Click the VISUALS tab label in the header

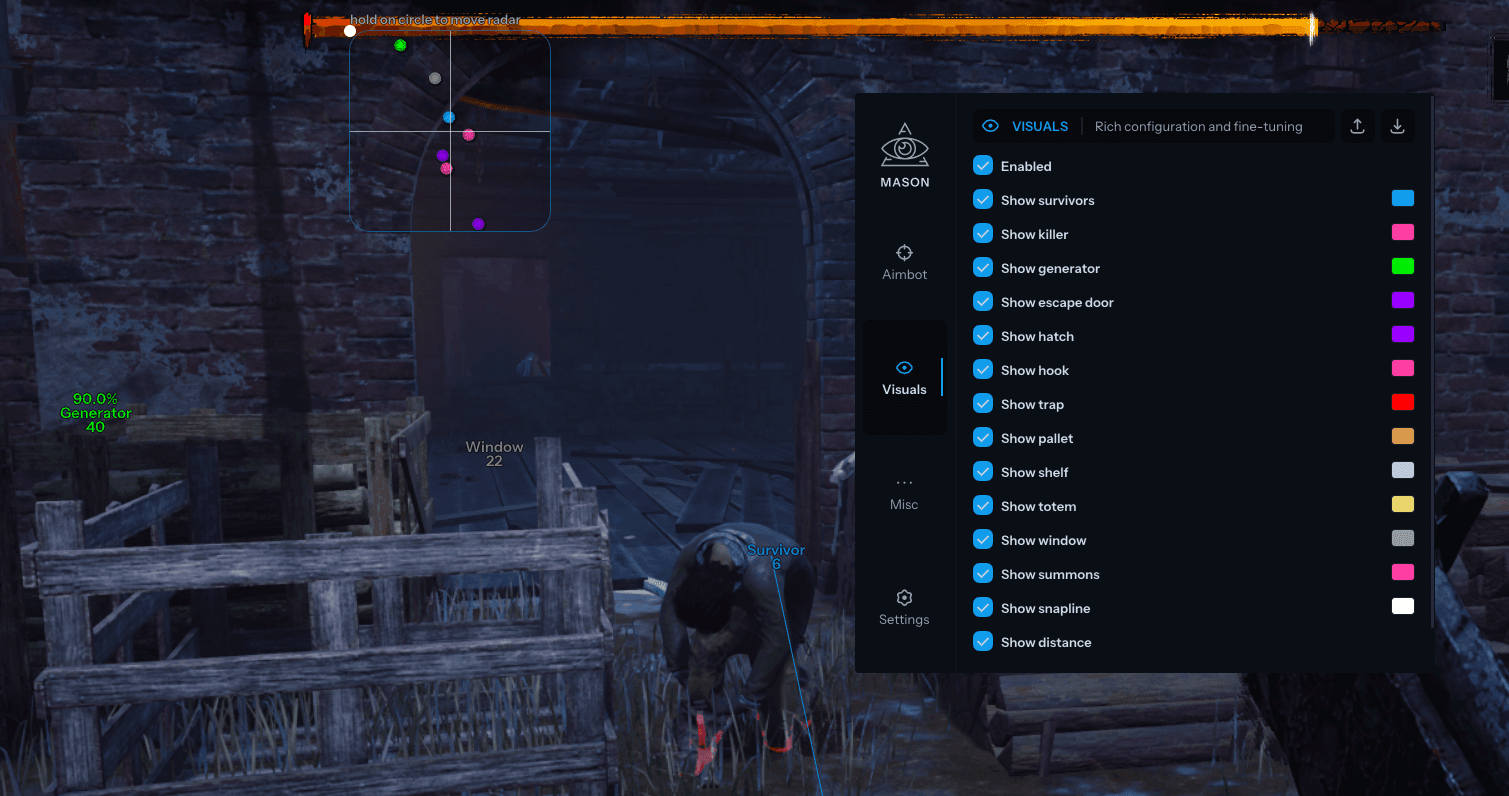1039,125
